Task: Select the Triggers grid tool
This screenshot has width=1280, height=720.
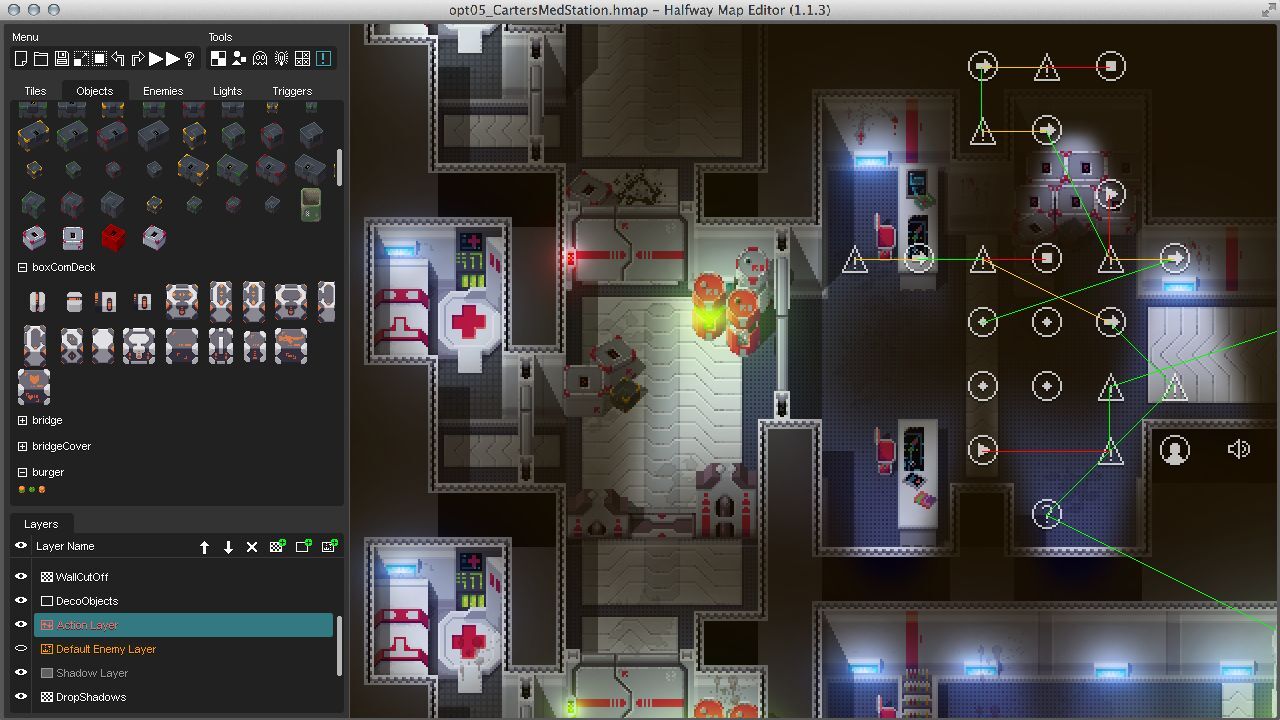Action: [300, 58]
